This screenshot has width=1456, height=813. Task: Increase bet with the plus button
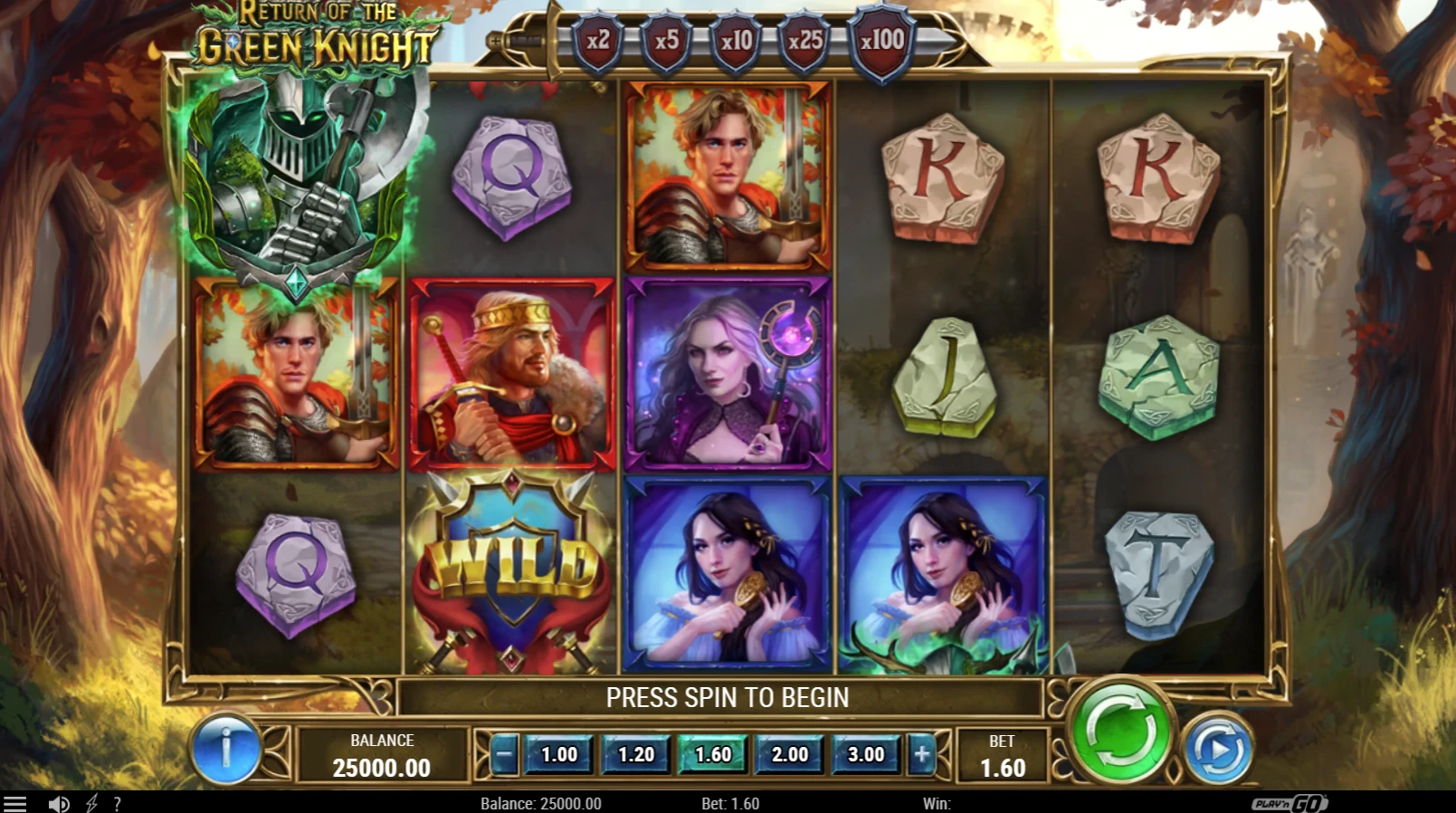coord(921,754)
